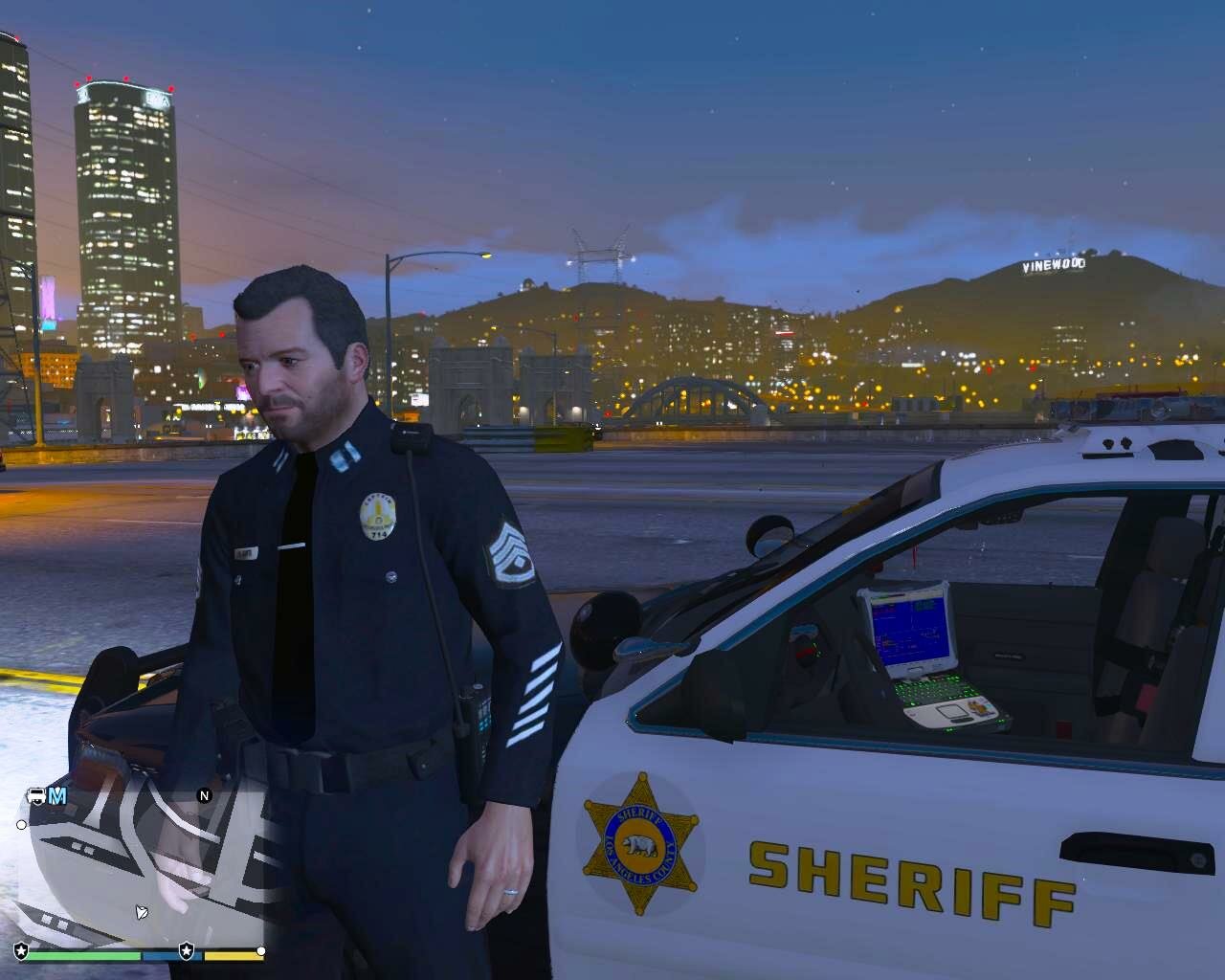Click the blue M blip on the minimap
The image size is (1225, 980).
pyautogui.click(x=58, y=795)
